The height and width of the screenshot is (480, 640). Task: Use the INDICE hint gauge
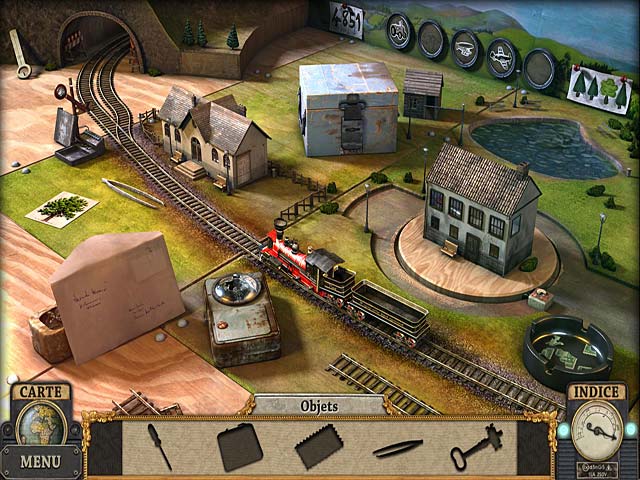pos(596,428)
